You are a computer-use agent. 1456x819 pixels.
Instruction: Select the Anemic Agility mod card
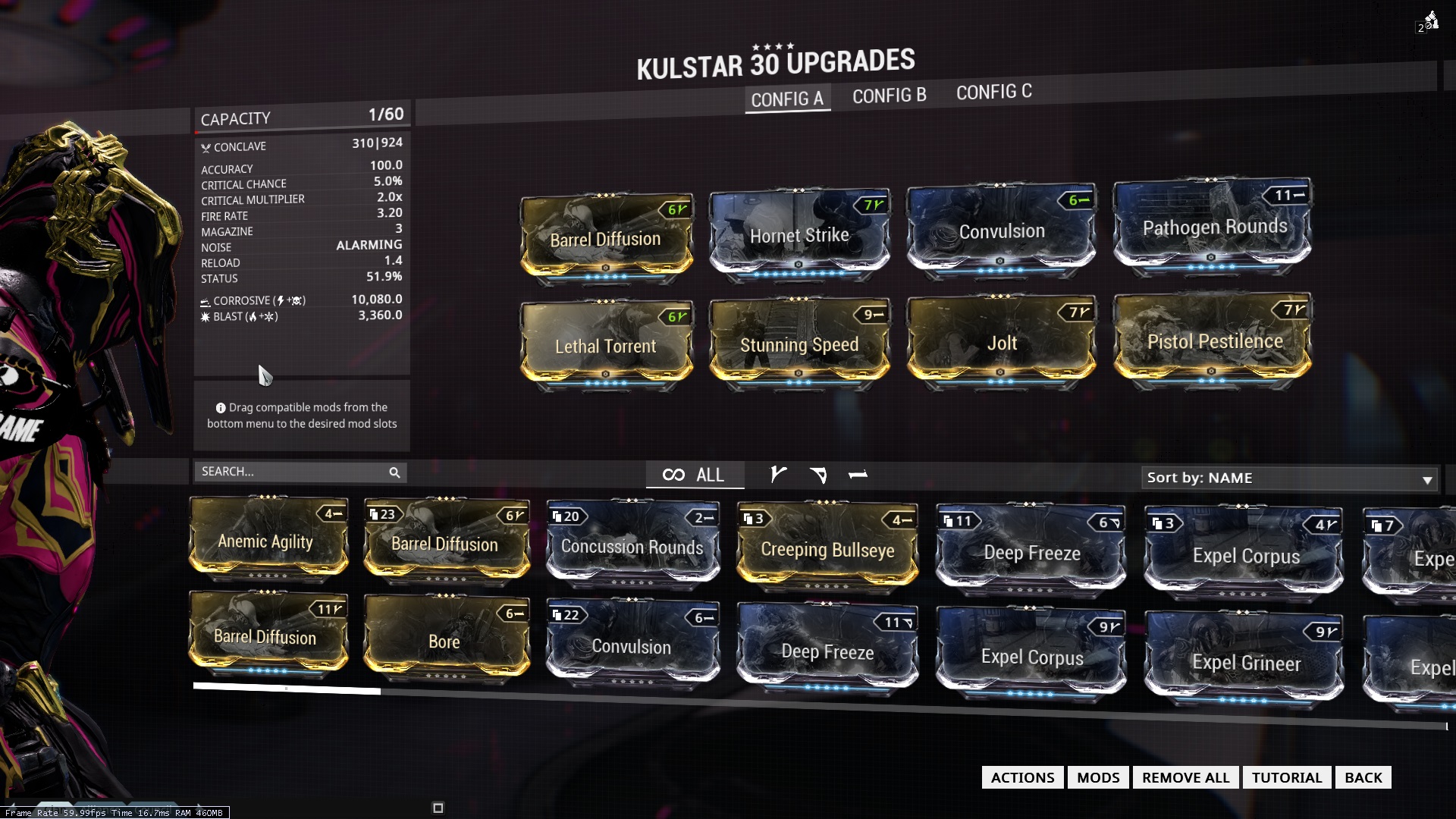[x=265, y=541]
